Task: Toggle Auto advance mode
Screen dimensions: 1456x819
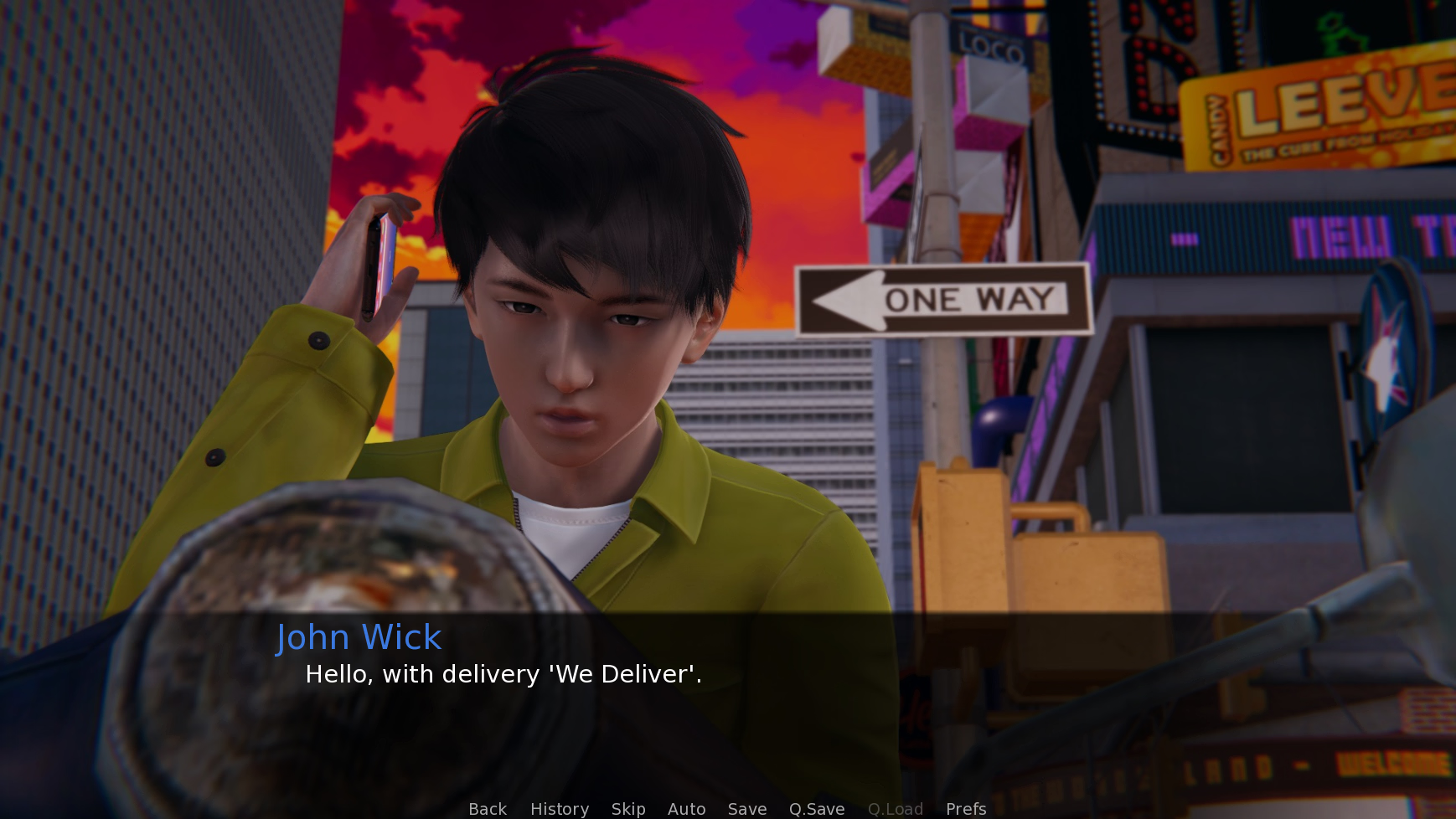Action: [686, 809]
